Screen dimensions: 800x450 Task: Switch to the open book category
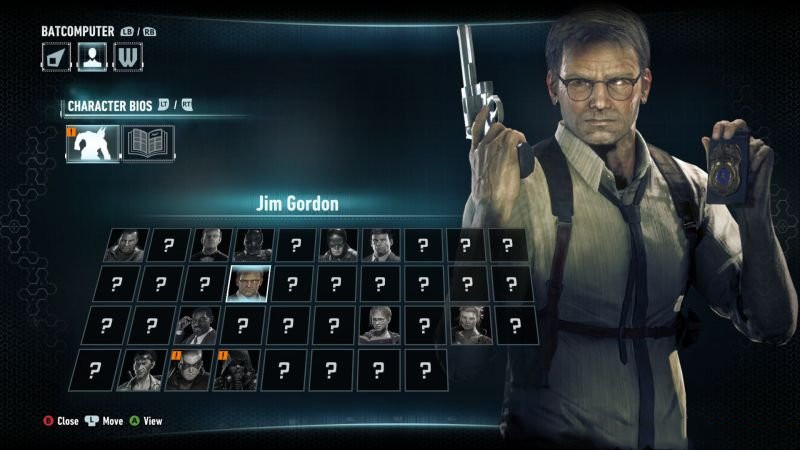pyautogui.click(x=148, y=143)
